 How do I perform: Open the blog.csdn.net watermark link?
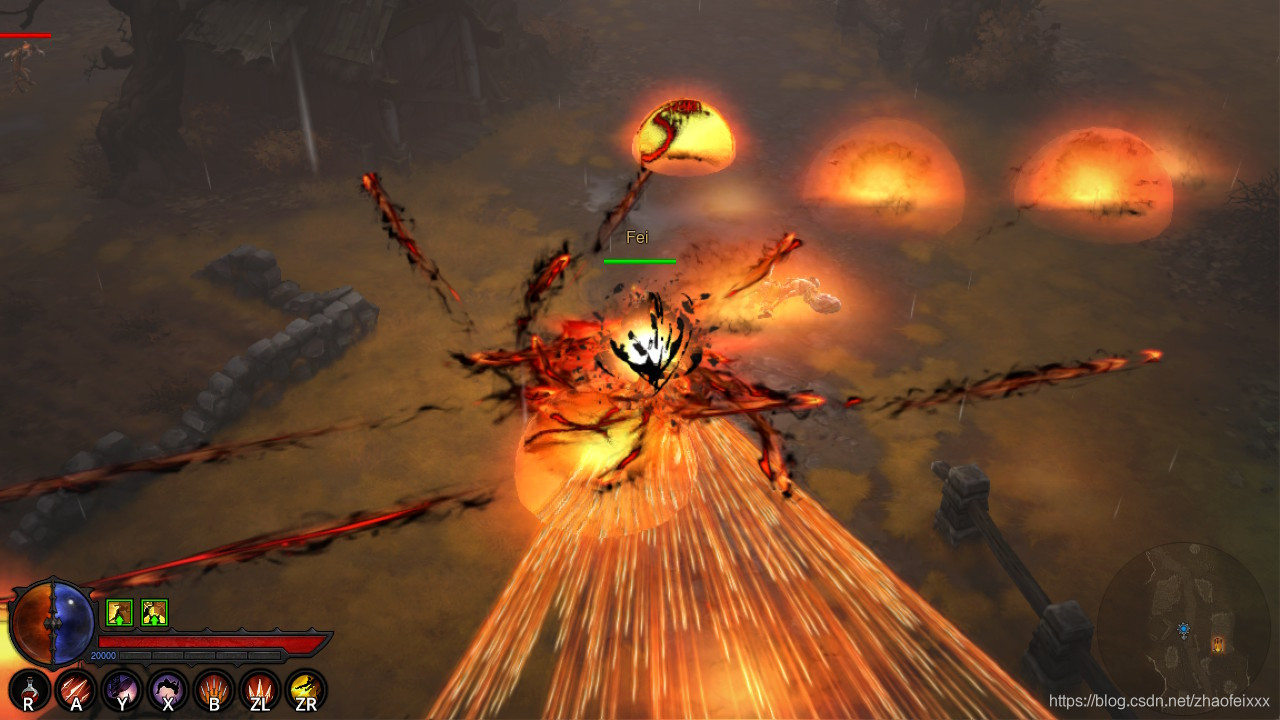coord(1159,701)
